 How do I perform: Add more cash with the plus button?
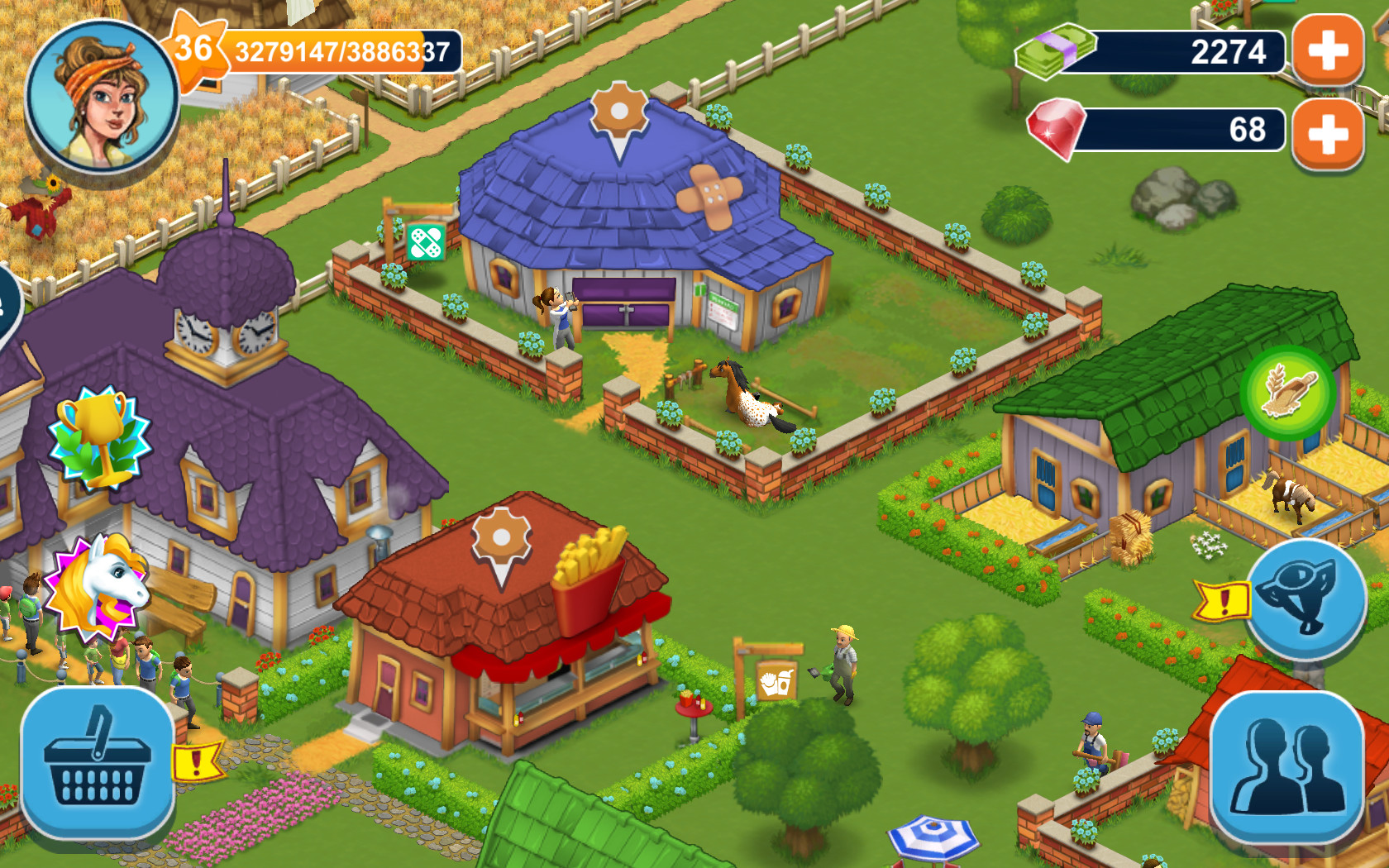[x=1326, y=52]
